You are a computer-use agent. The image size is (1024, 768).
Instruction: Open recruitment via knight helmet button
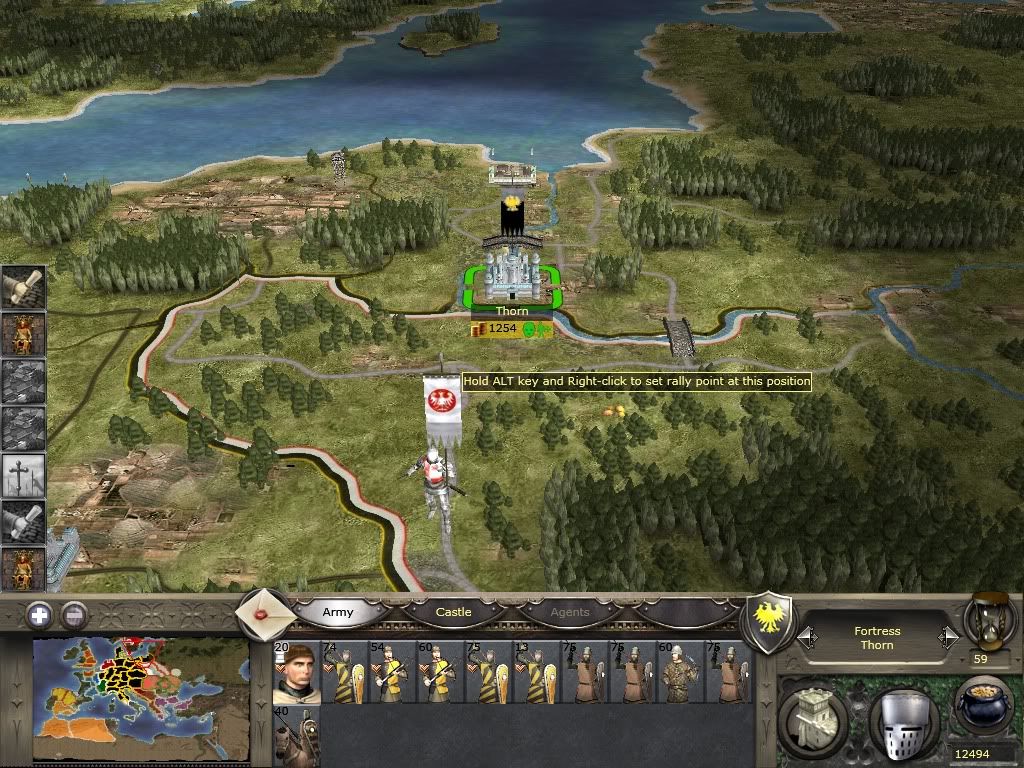[902, 719]
